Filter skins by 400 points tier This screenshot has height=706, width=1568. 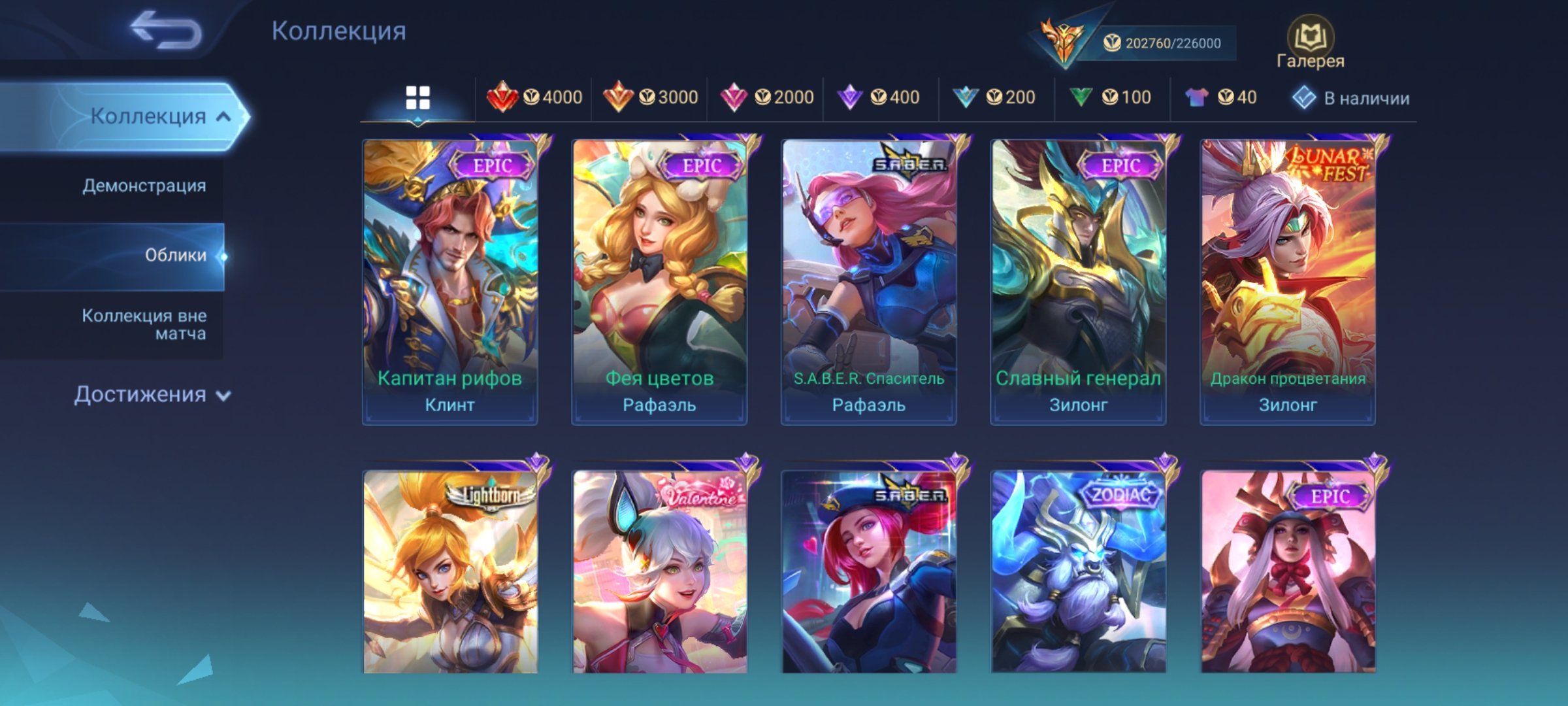point(879,97)
